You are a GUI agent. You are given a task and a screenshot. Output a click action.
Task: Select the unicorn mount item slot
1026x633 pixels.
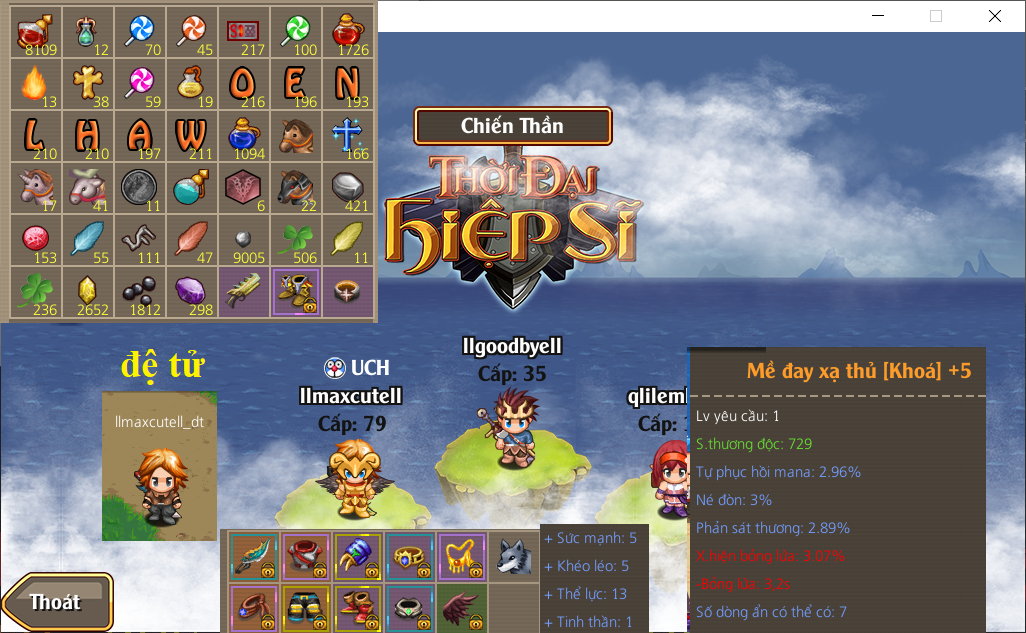coord(35,188)
